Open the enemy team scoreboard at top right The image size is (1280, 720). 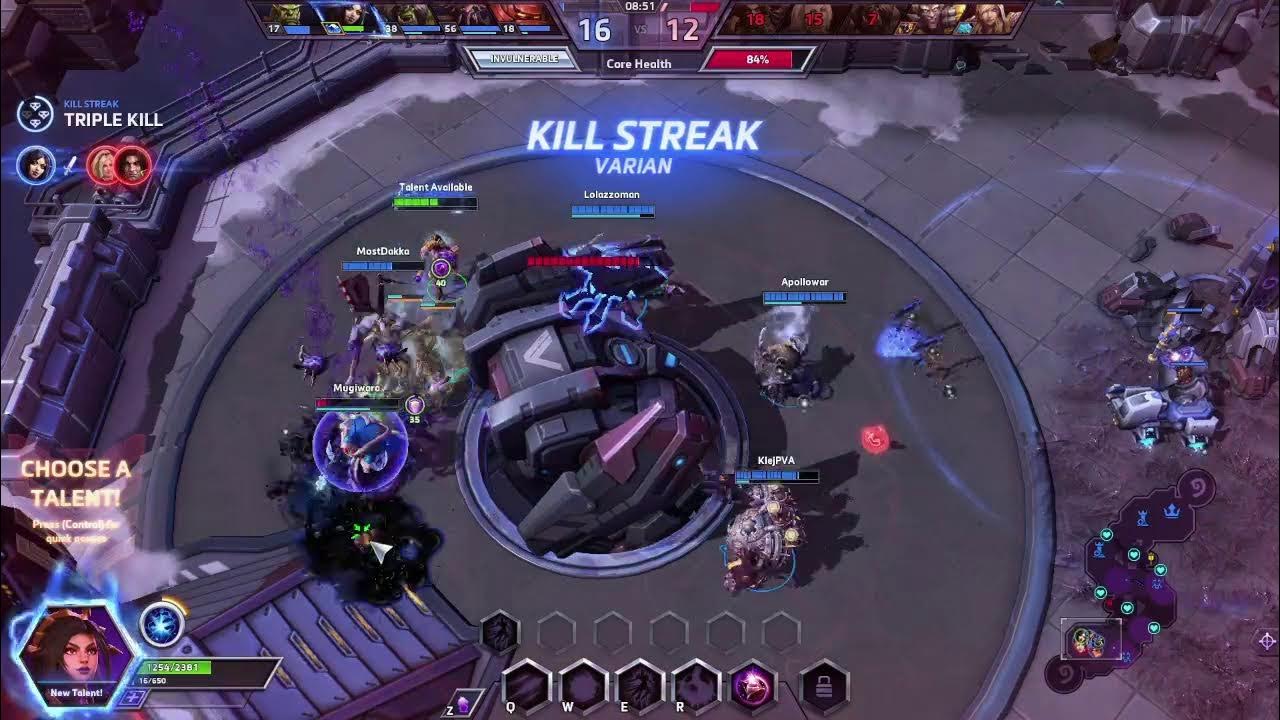coord(880,20)
